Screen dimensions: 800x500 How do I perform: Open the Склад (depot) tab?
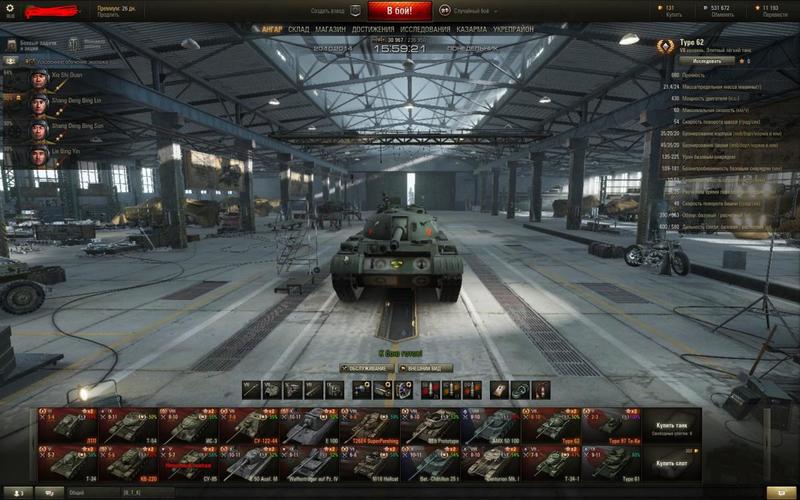pos(298,30)
